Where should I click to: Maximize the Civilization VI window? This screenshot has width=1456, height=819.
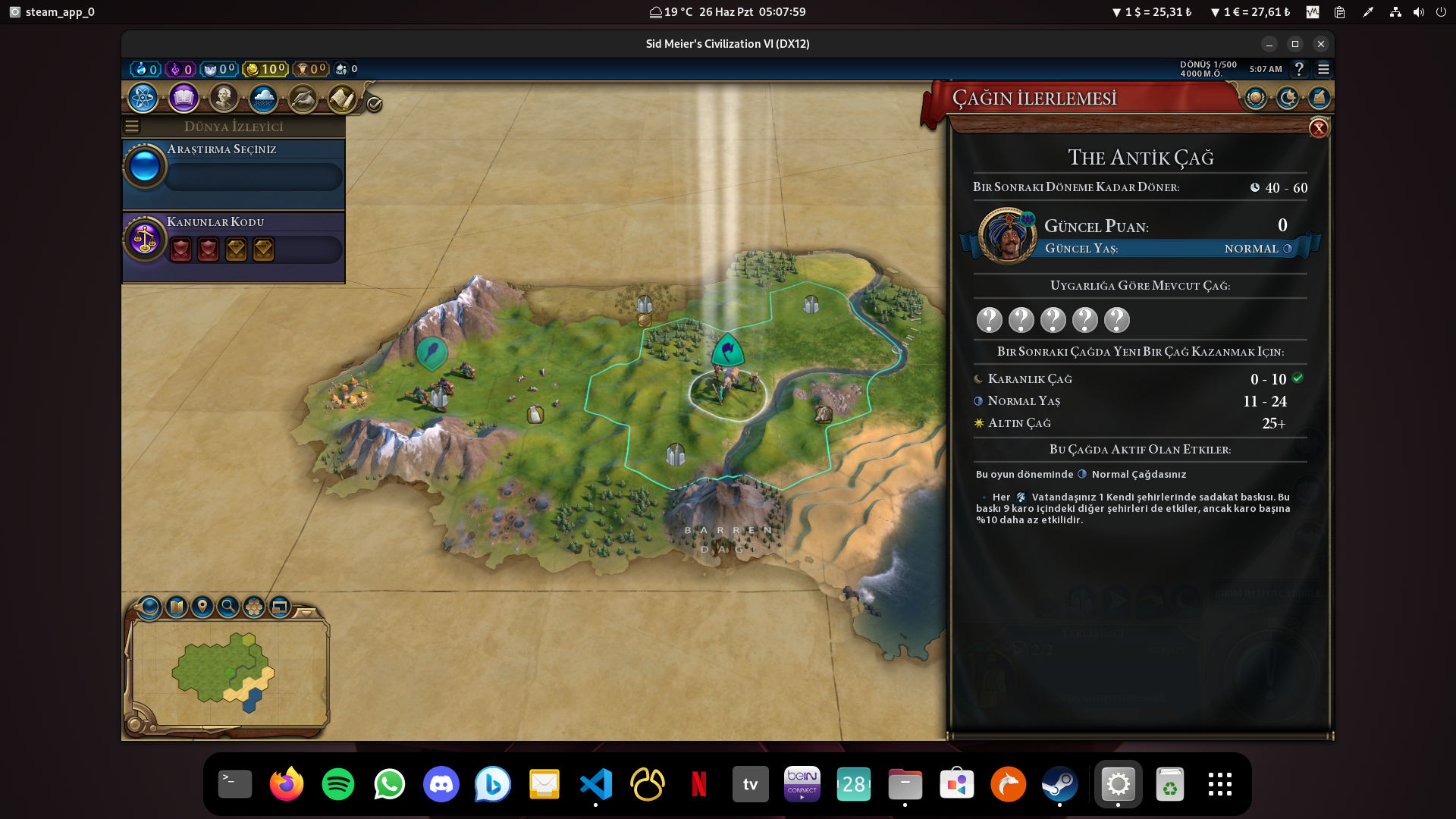(1295, 44)
